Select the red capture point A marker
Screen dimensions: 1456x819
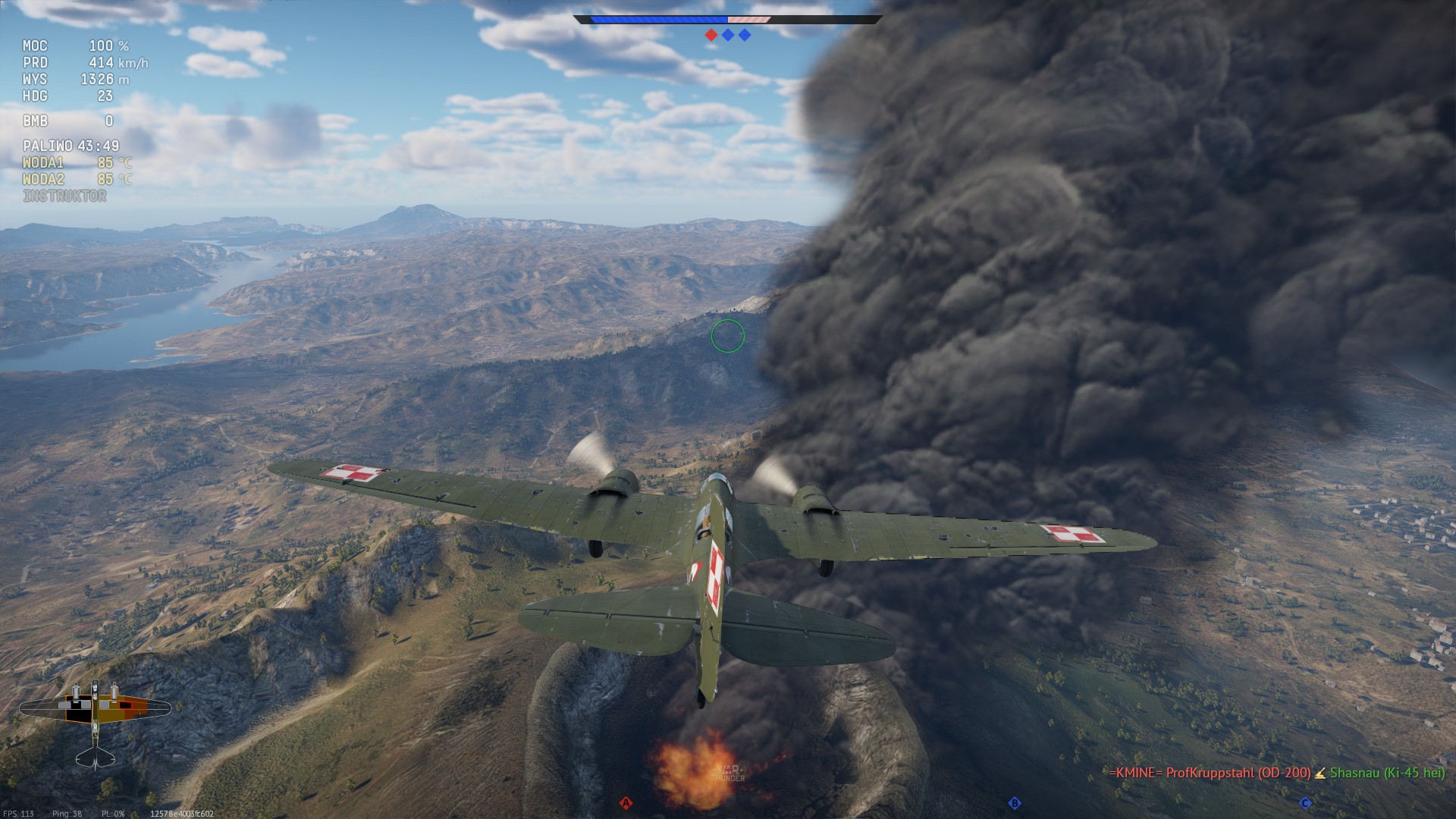[x=626, y=803]
